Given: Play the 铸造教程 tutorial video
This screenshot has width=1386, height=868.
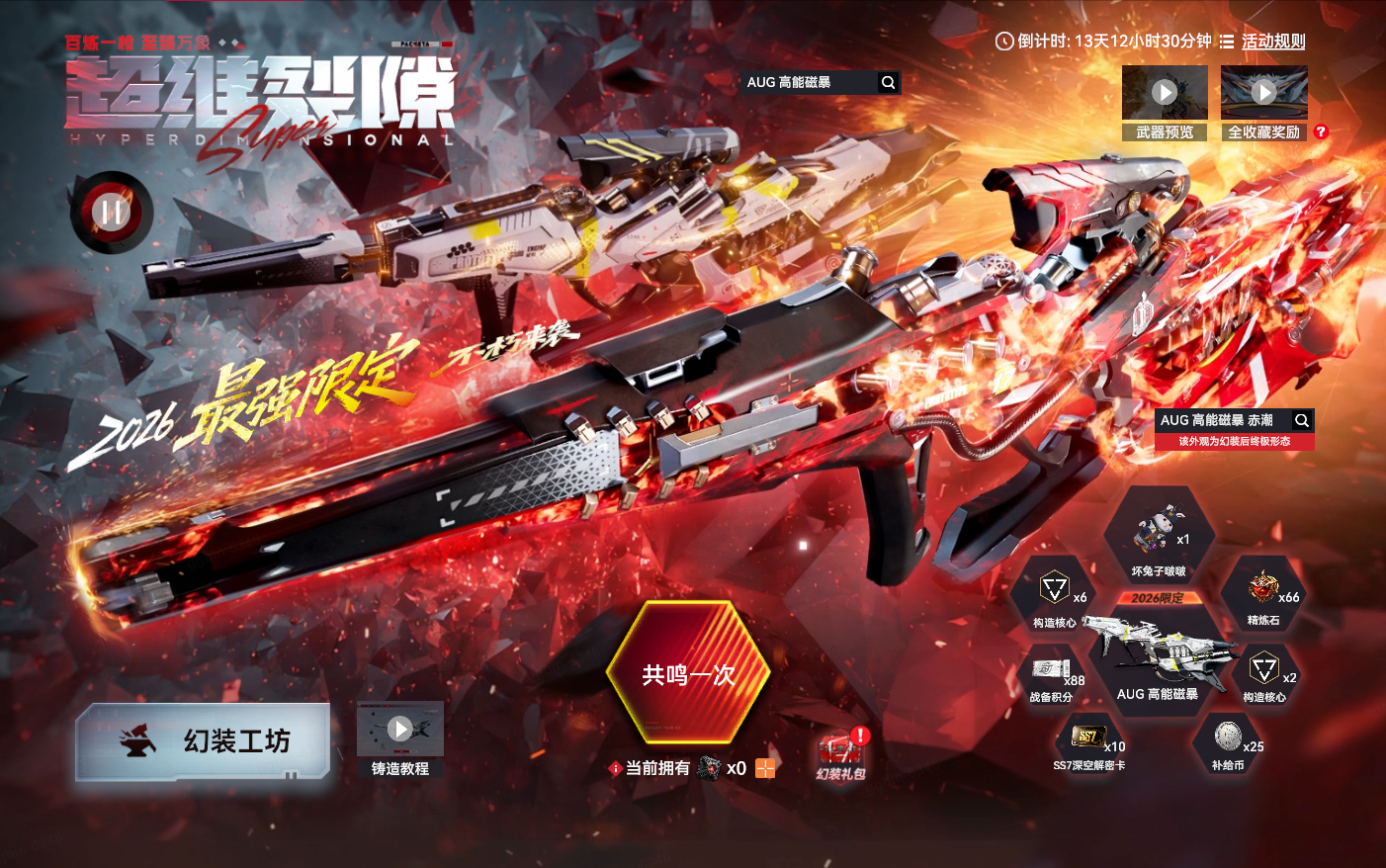Looking at the screenshot, I should (x=399, y=730).
